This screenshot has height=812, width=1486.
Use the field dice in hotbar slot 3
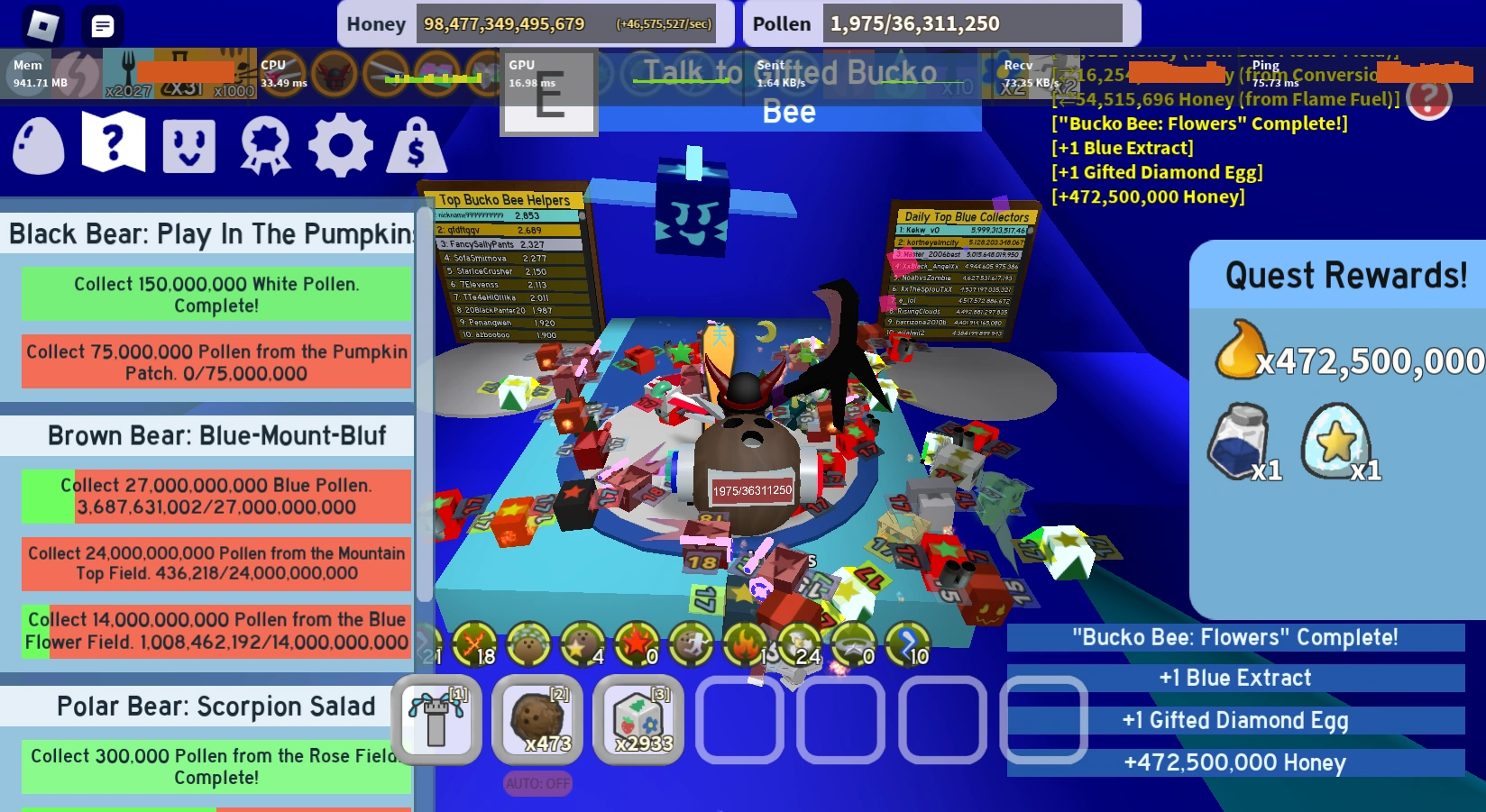coord(638,721)
